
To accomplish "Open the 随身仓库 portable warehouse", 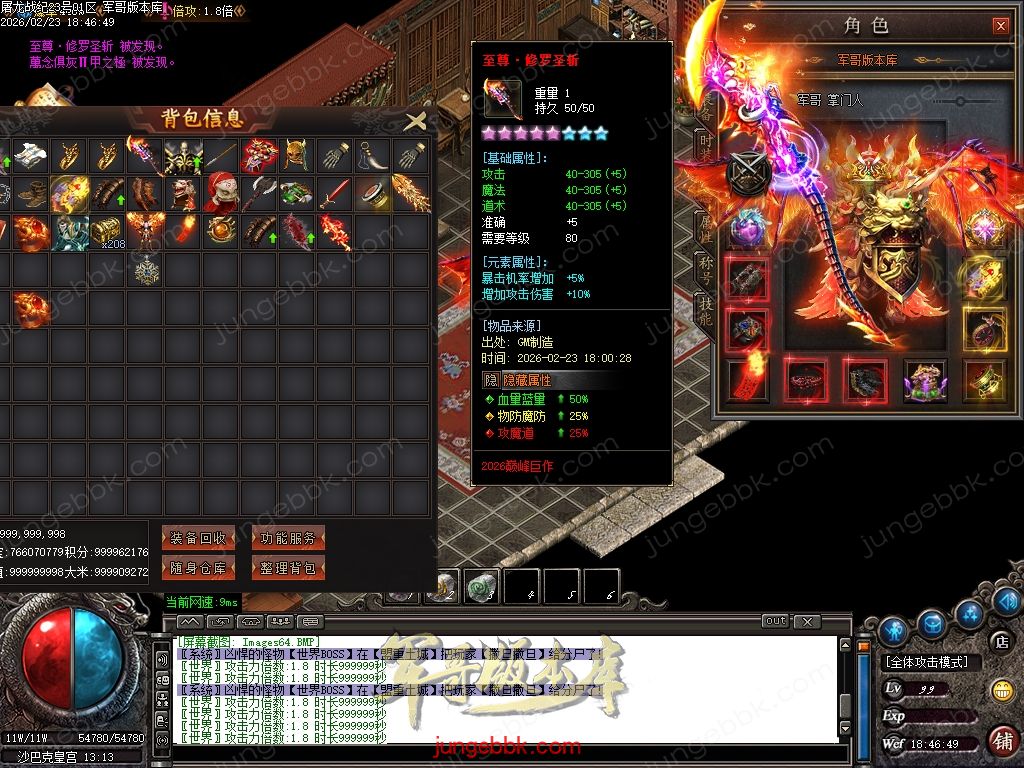I will (x=198, y=568).
